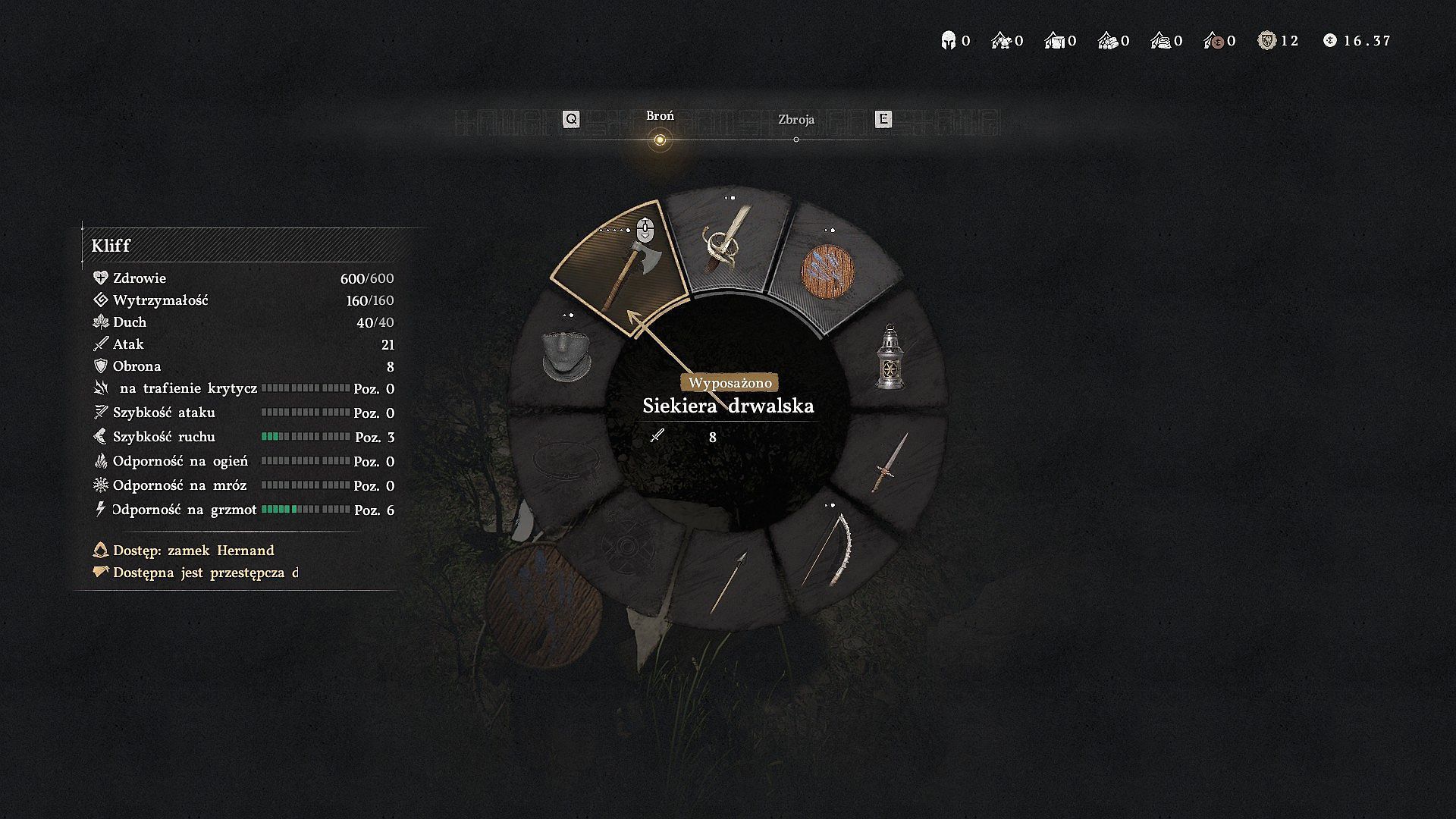Switch to the Zbroja tab

tap(795, 120)
